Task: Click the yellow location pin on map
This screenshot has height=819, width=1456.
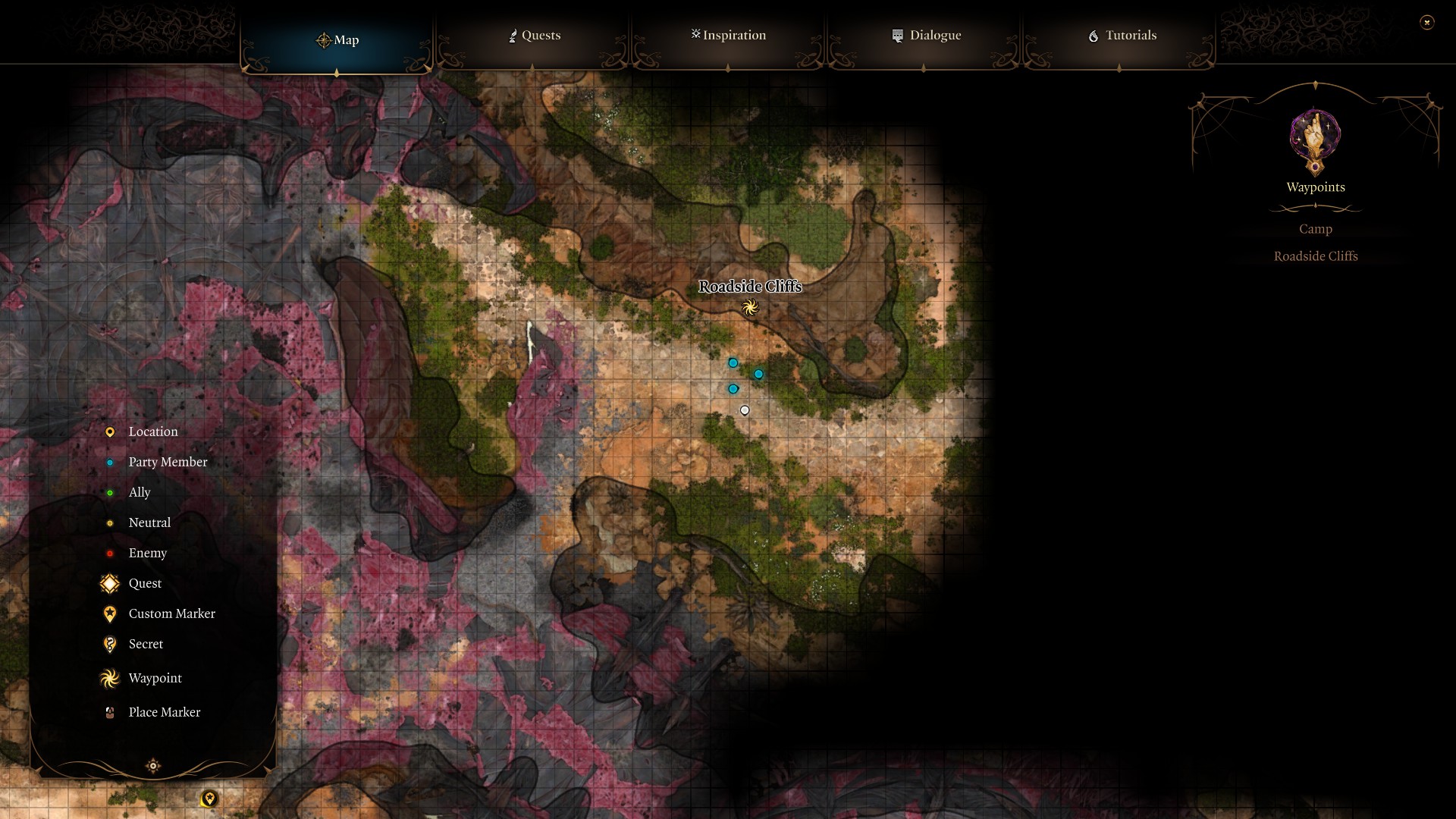Action: point(209,798)
